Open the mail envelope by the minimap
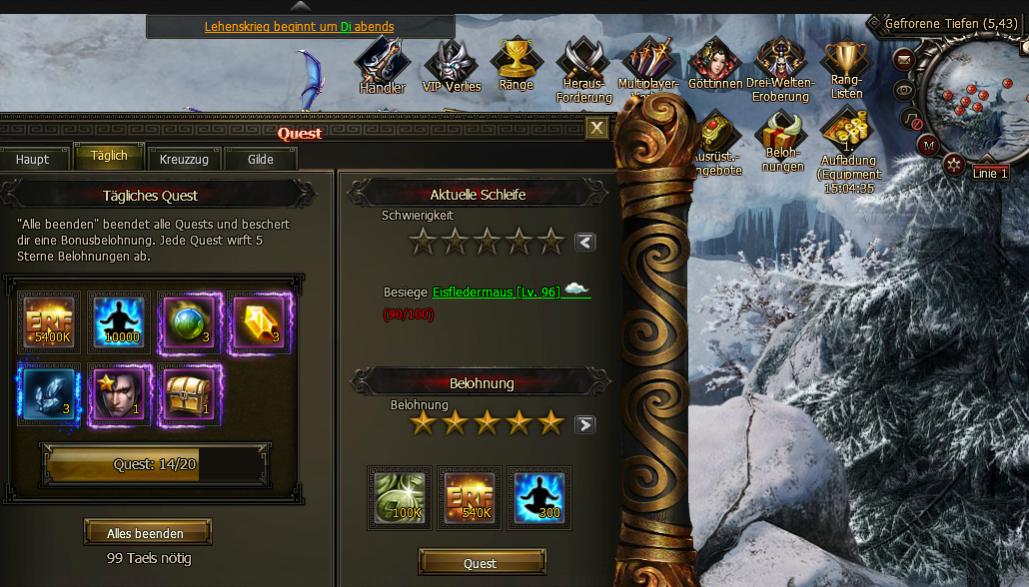This screenshot has height=587, width=1029. coord(904,59)
